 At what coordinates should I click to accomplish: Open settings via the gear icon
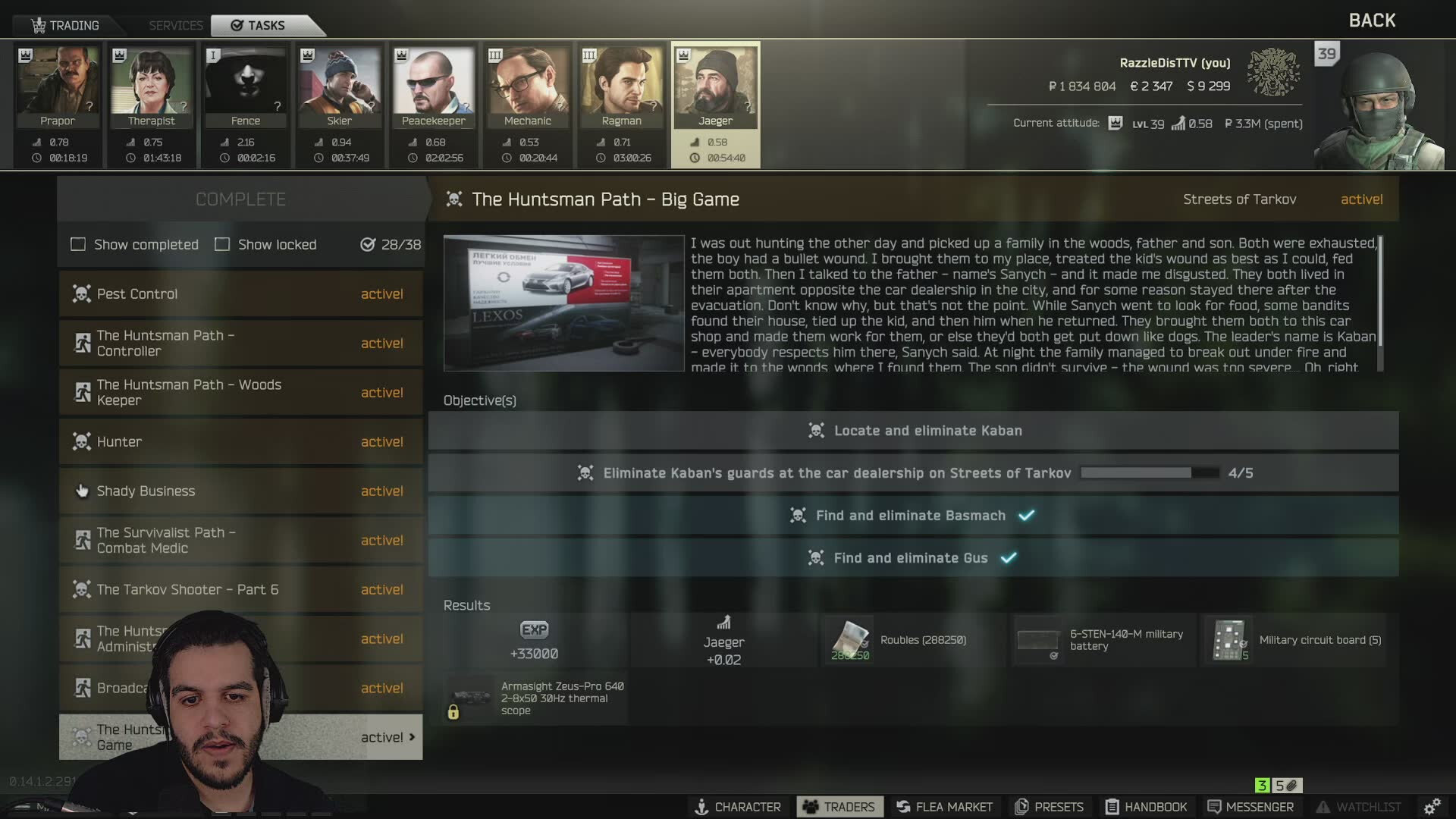1432,807
